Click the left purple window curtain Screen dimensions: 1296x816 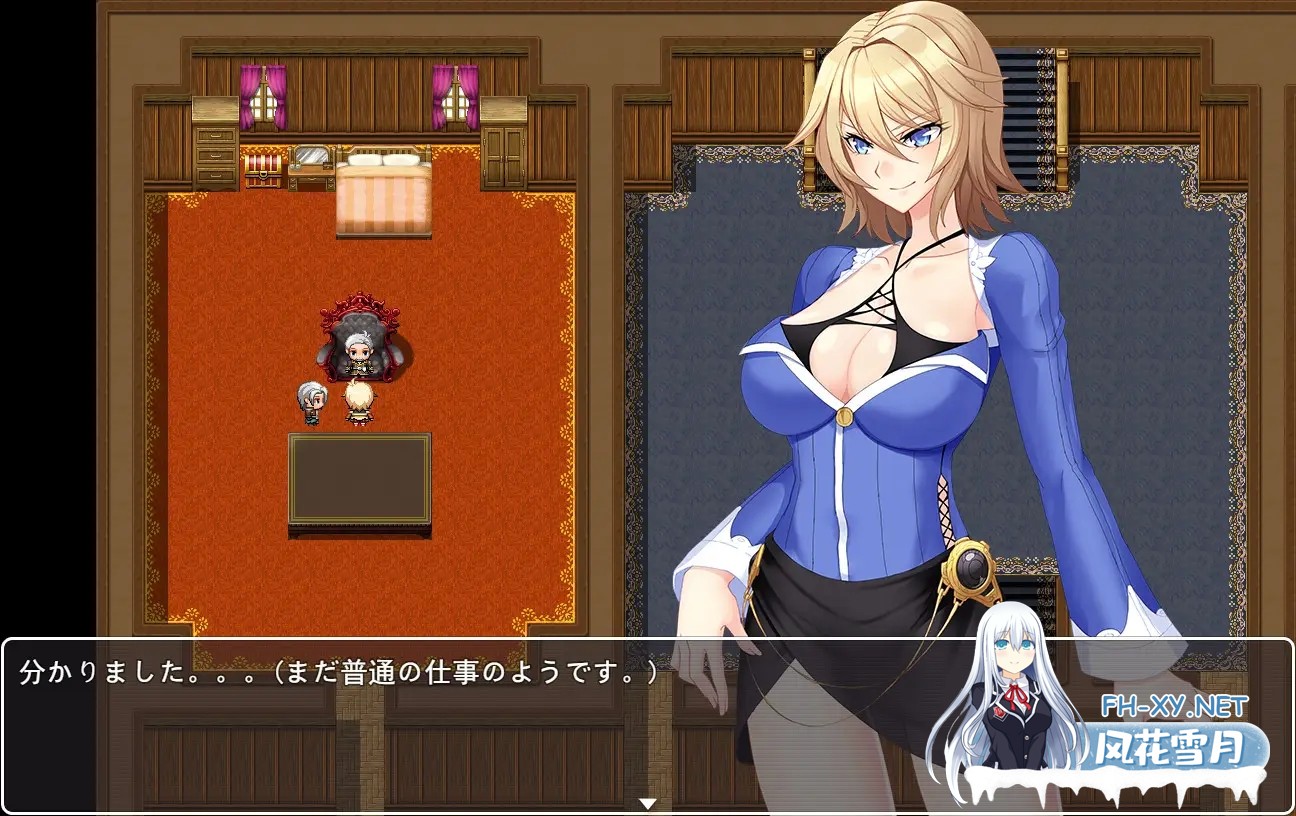(x=262, y=97)
